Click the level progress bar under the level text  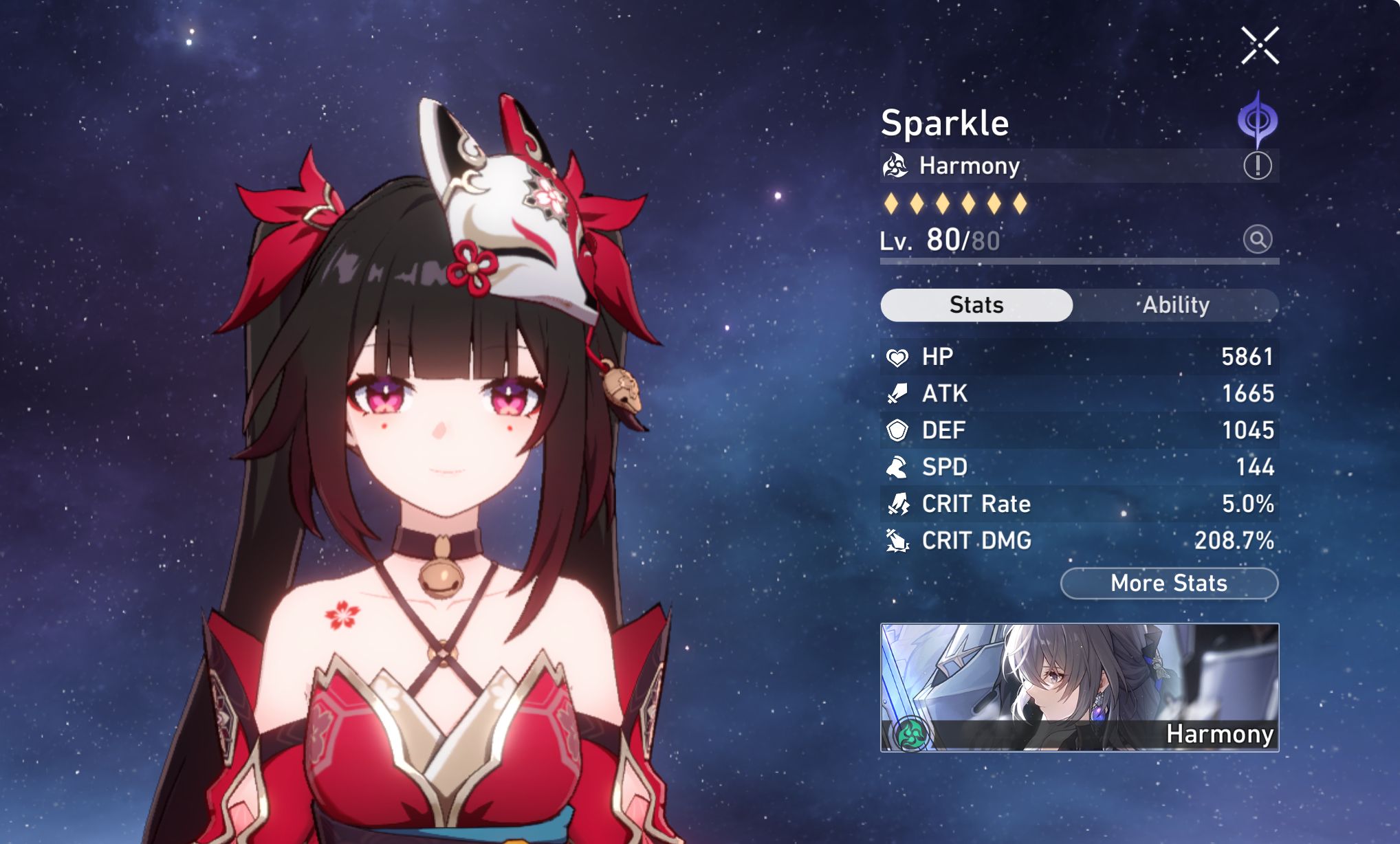(x=1080, y=261)
